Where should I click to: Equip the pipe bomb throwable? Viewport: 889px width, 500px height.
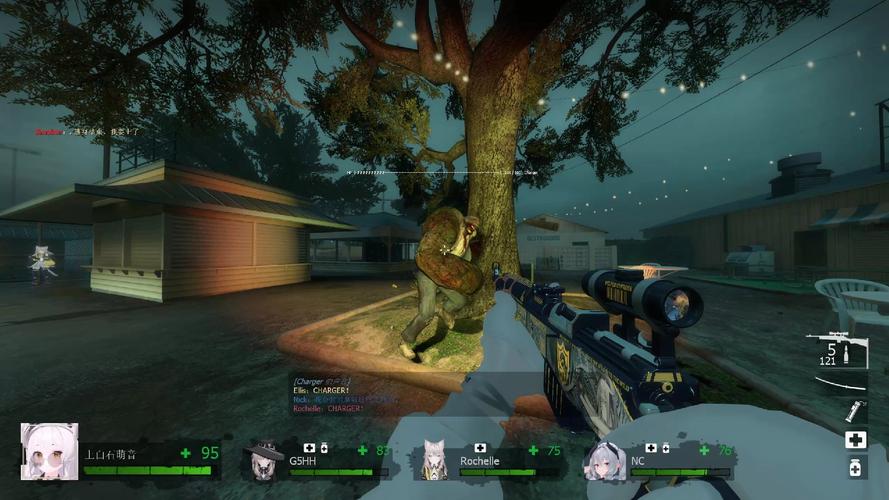click(x=855, y=411)
